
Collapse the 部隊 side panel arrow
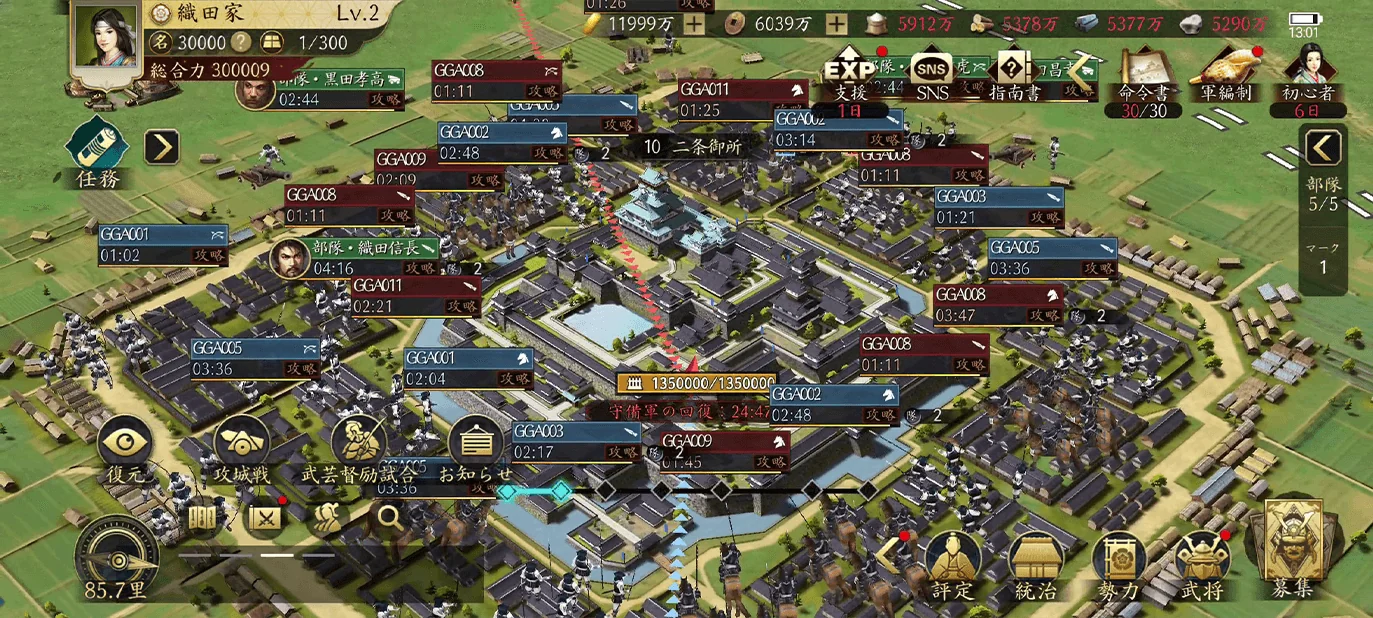(1323, 148)
